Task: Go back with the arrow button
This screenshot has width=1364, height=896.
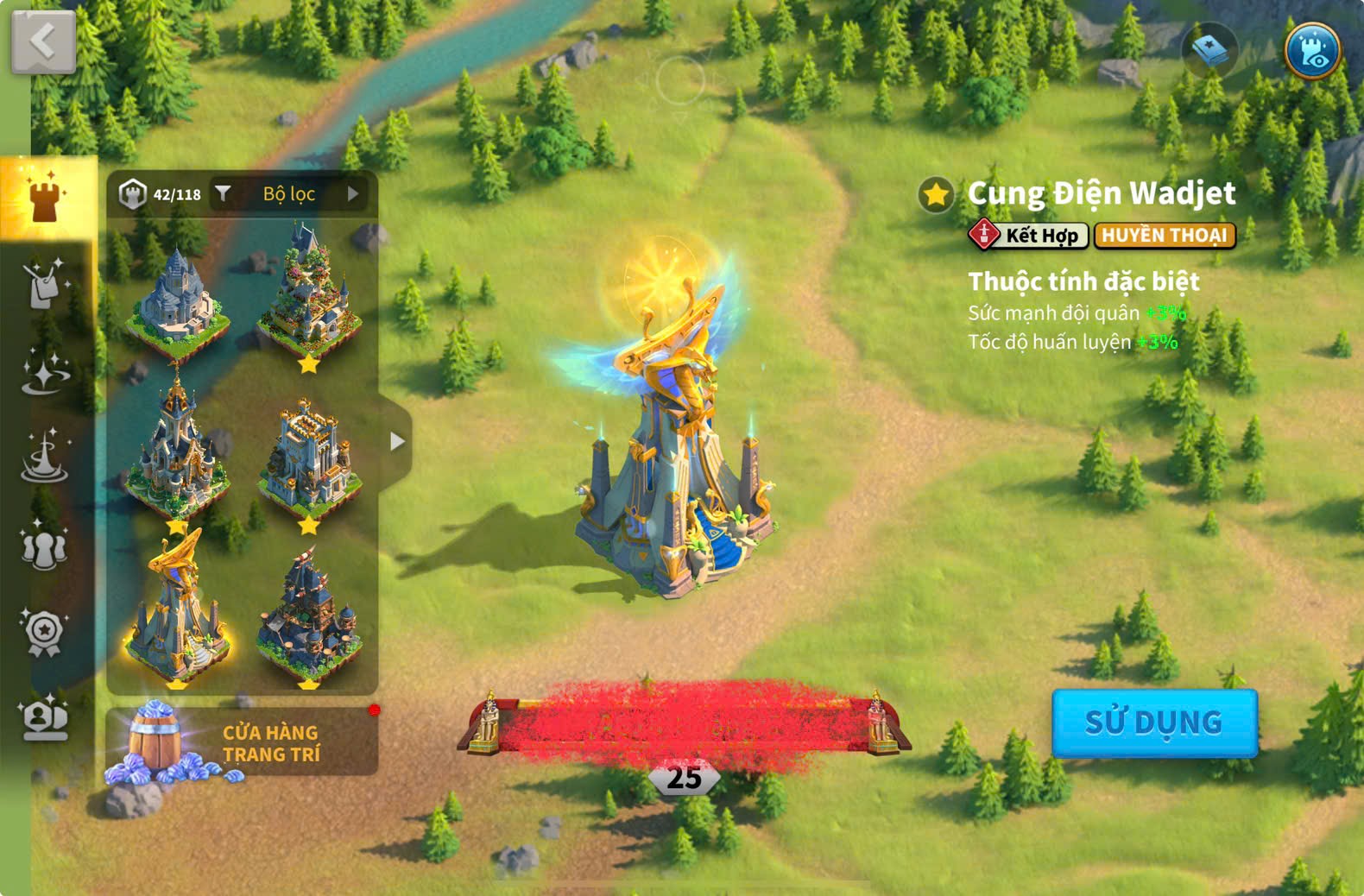Action: coord(42,41)
